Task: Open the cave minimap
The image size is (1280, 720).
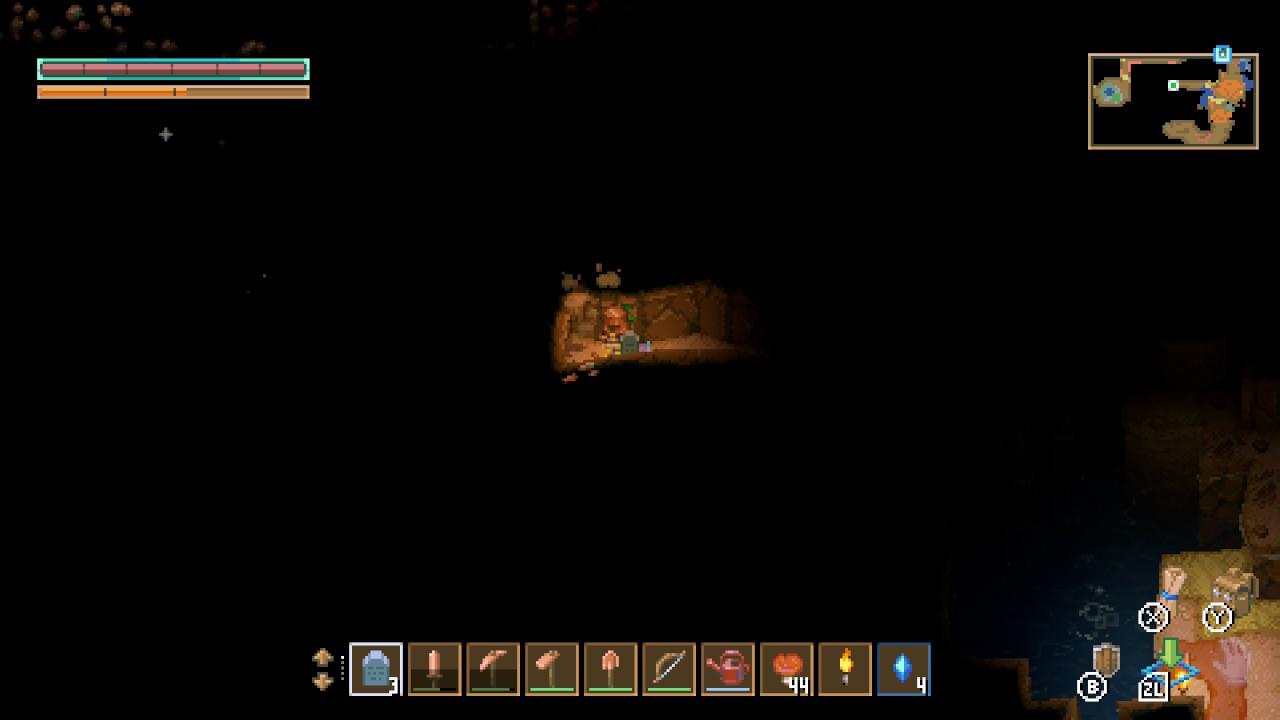Action: [x=1173, y=102]
